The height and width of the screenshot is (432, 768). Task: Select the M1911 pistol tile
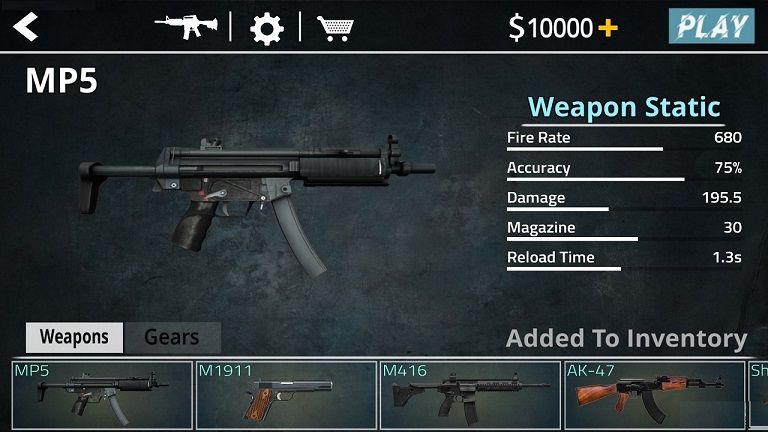coord(285,395)
